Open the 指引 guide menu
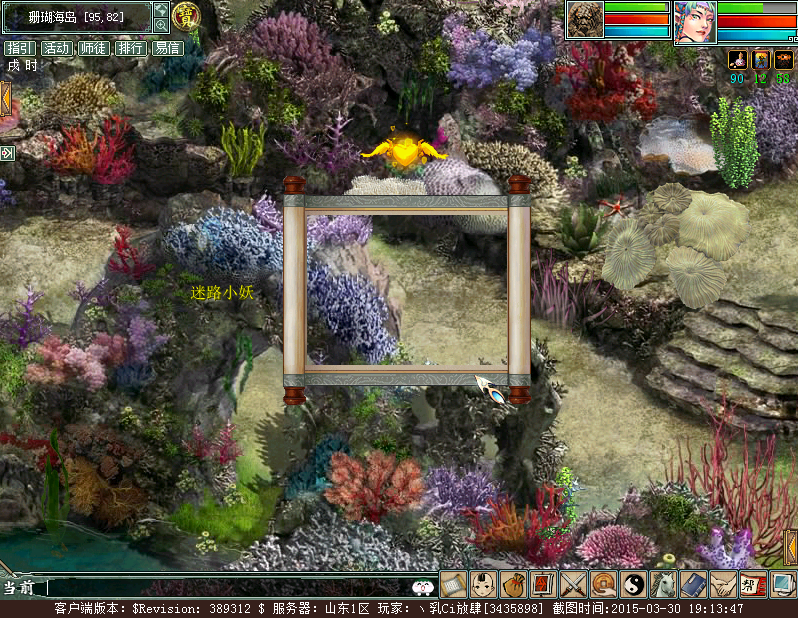Screen dimensions: 798x618 [20, 48]
